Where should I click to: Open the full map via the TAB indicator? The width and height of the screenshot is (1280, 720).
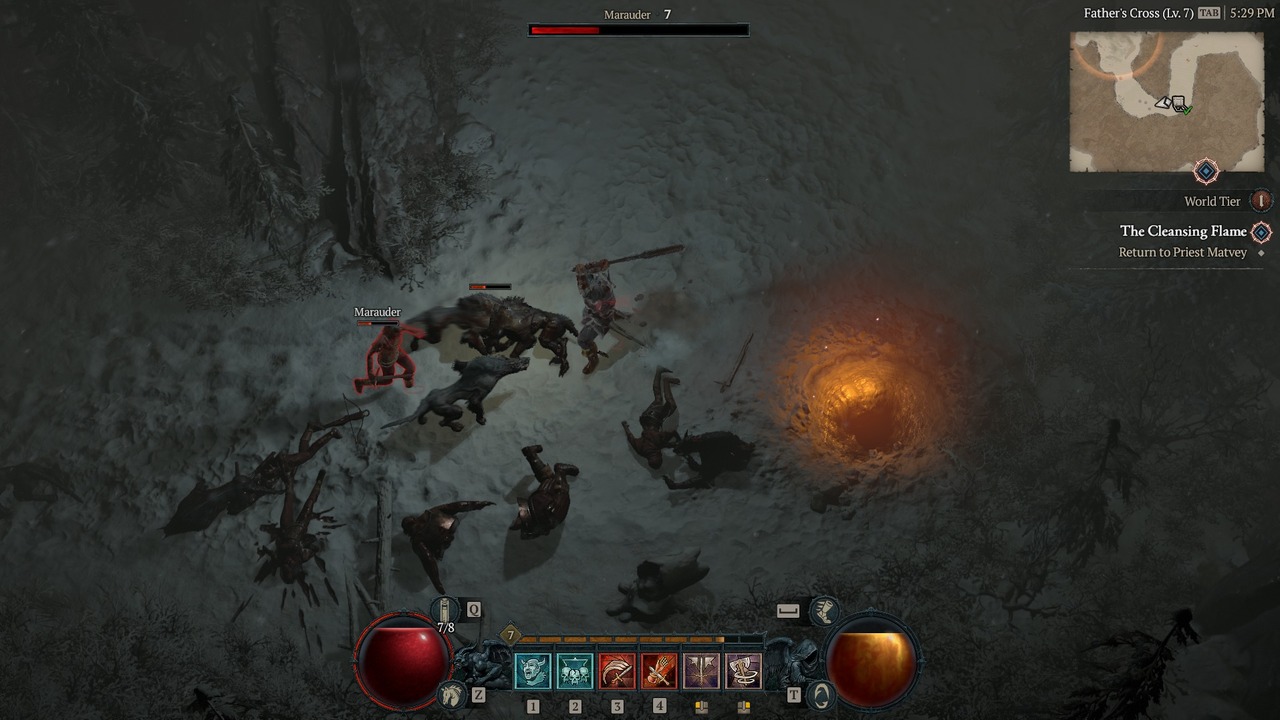point(1210,13)
